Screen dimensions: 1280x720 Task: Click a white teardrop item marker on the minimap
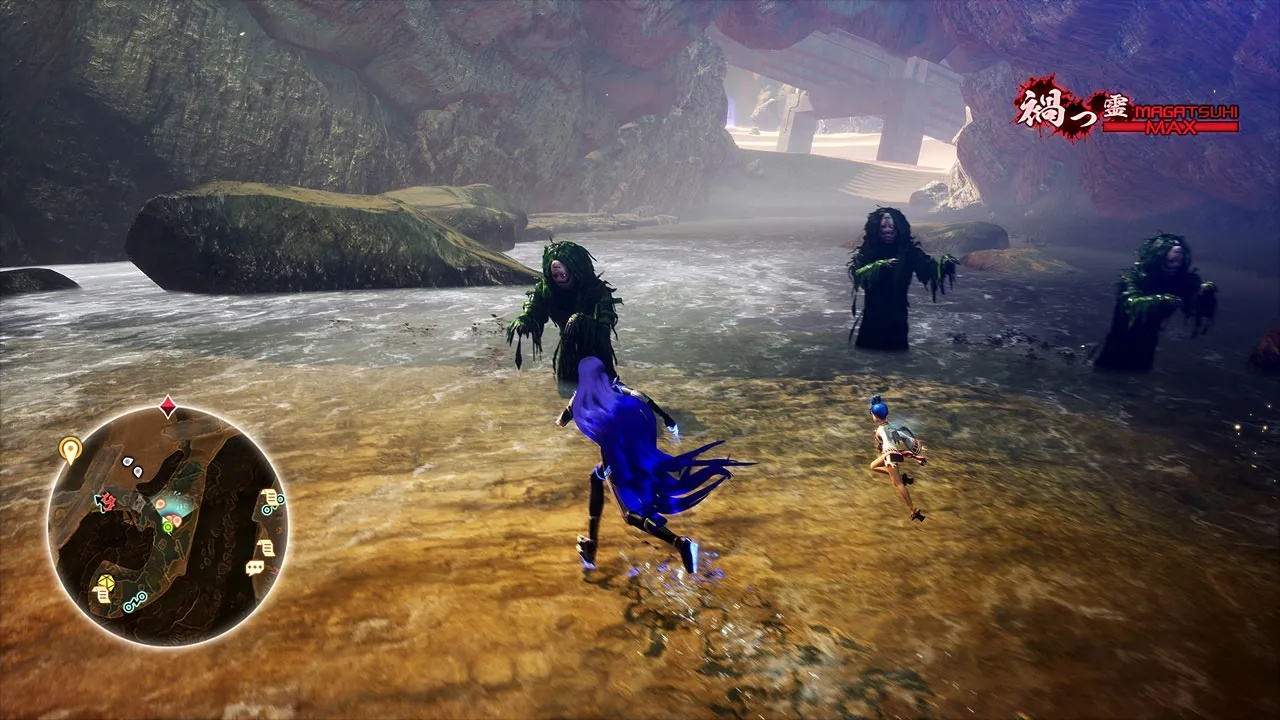pyautogui.click(x=127, y=461)
